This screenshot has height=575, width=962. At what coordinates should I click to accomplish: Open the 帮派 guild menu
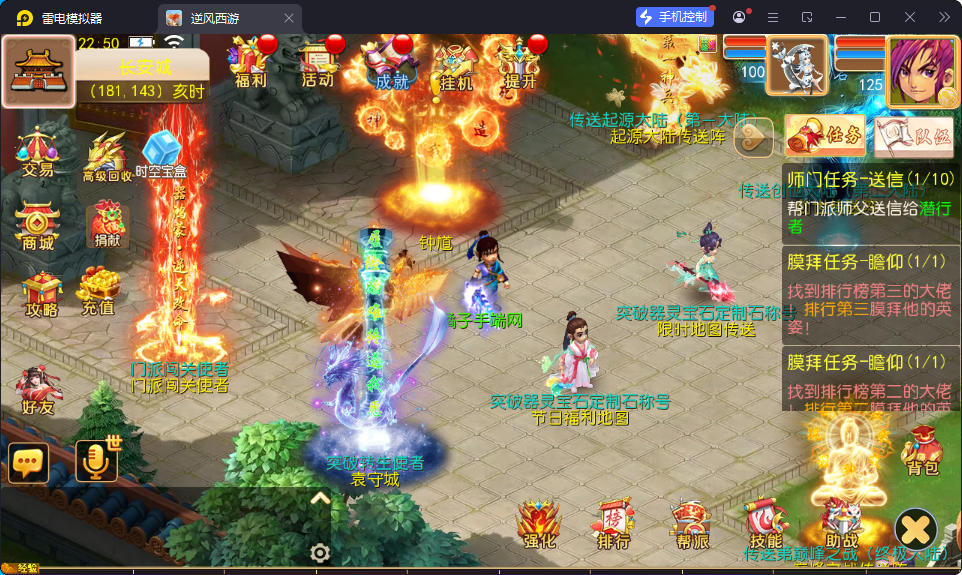(x=691, y=524)
